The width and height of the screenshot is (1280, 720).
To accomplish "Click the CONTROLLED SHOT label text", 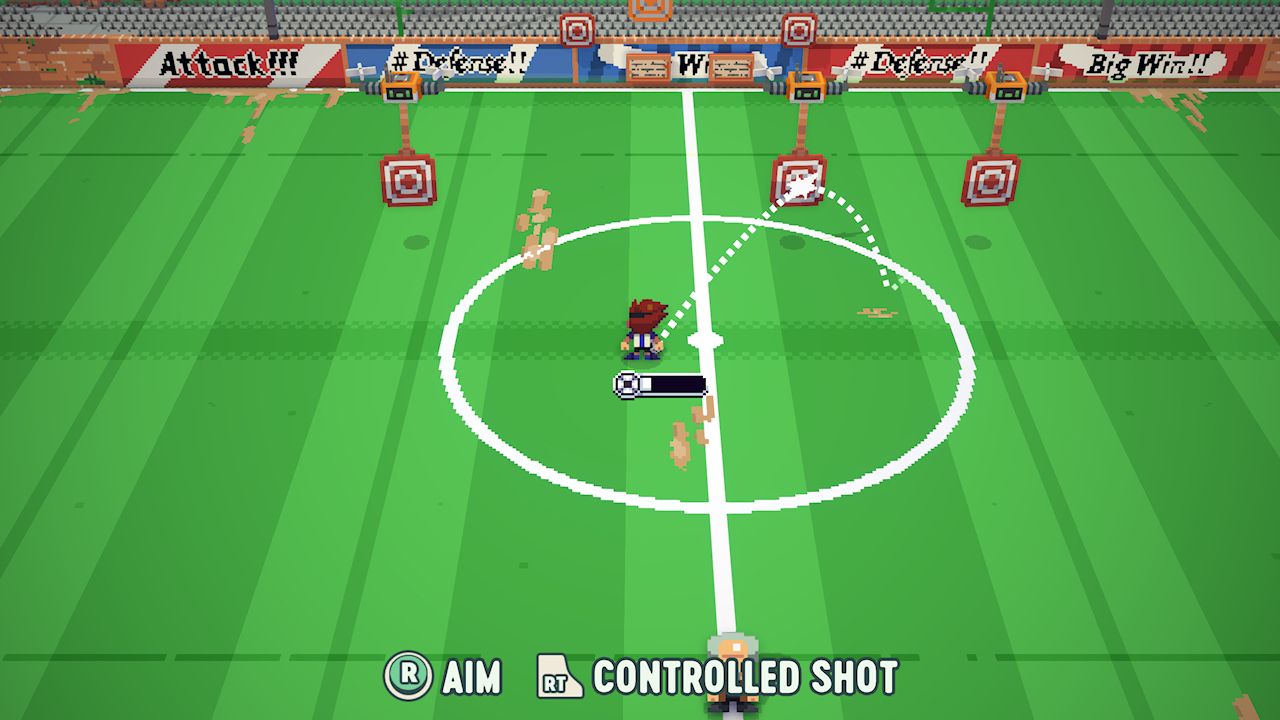I will tap(743, 677).
